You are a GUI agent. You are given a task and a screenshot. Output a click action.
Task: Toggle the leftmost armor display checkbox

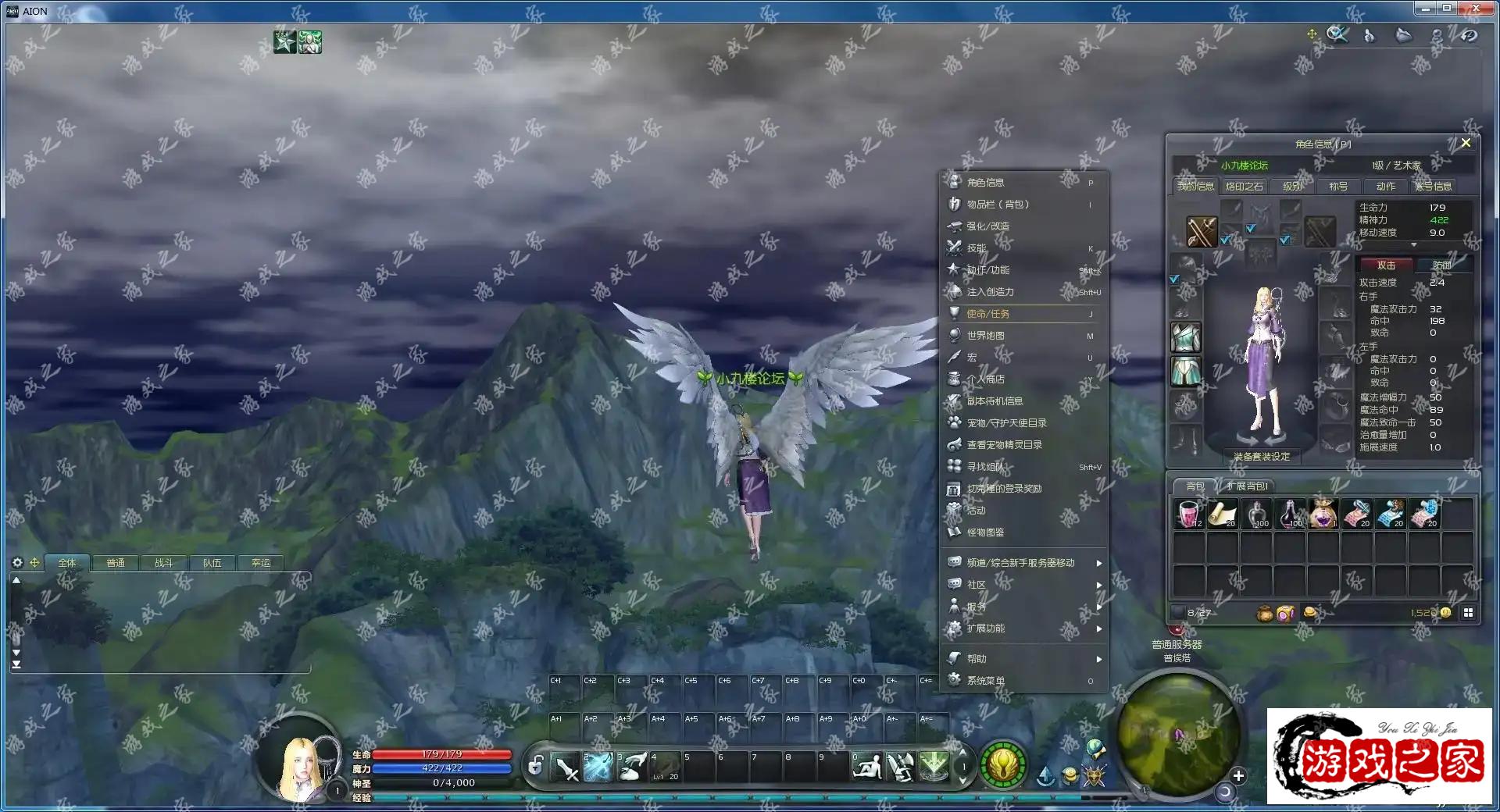tap(1173, 280)
